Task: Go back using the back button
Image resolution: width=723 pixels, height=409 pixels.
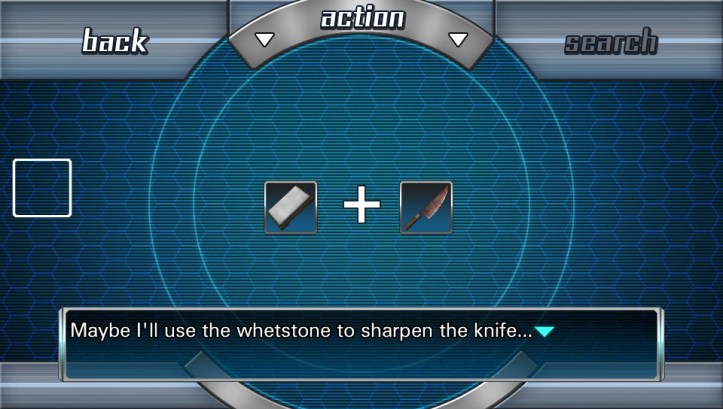Action: tap(114, 41)
